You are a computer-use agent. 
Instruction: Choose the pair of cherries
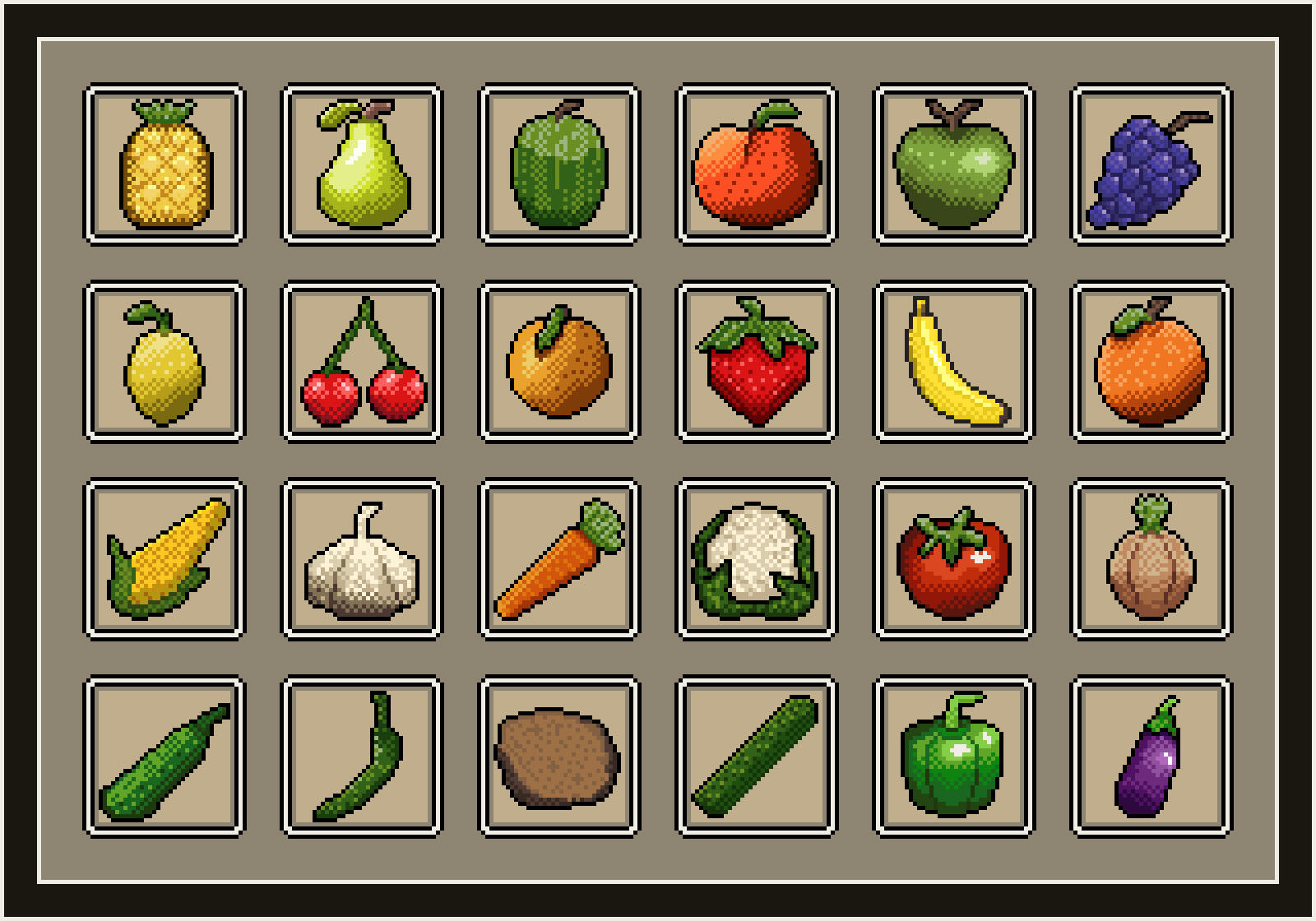[x=362, y=362]
